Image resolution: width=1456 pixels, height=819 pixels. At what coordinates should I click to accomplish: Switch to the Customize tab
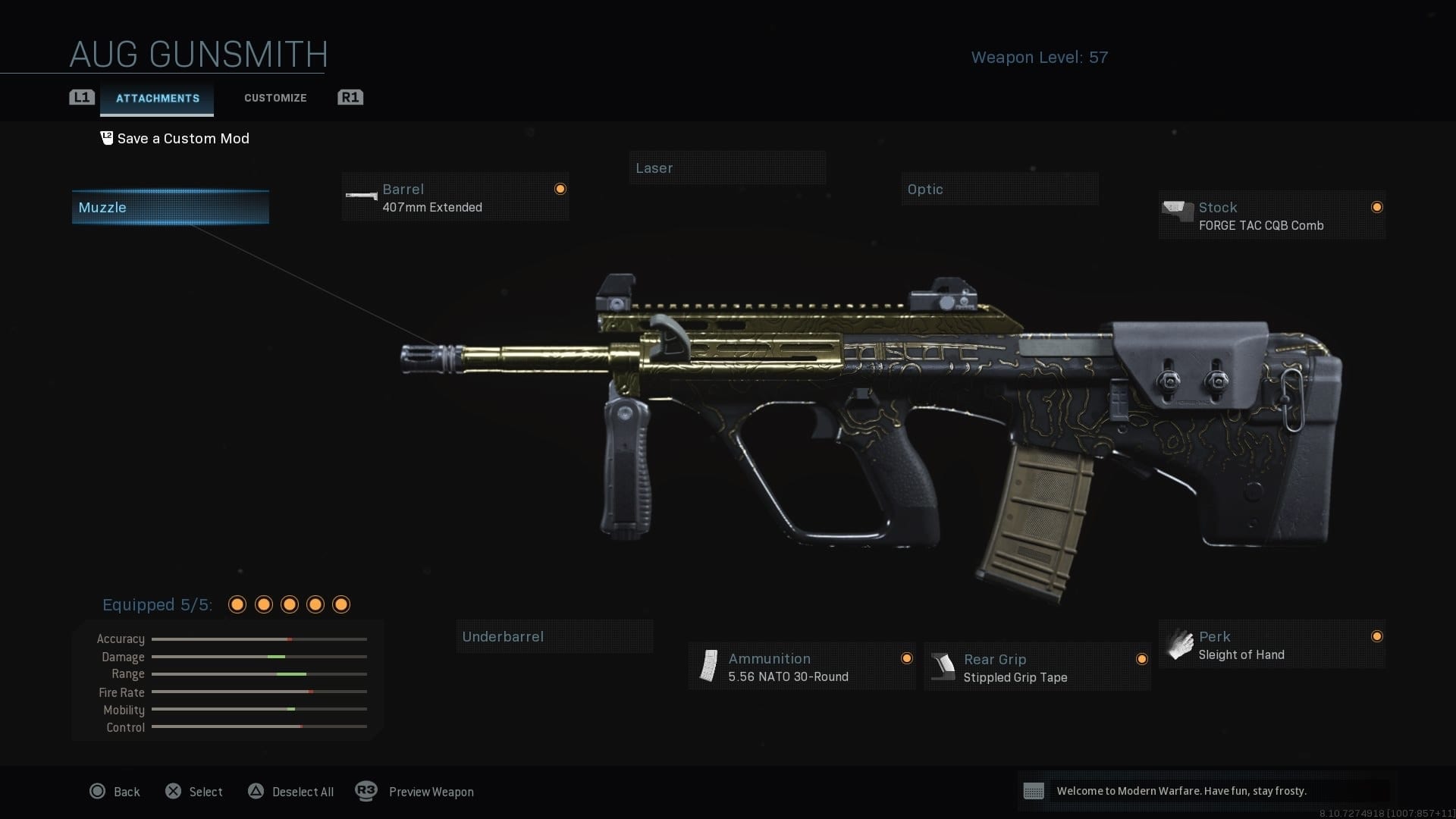(x=275, y=98)
